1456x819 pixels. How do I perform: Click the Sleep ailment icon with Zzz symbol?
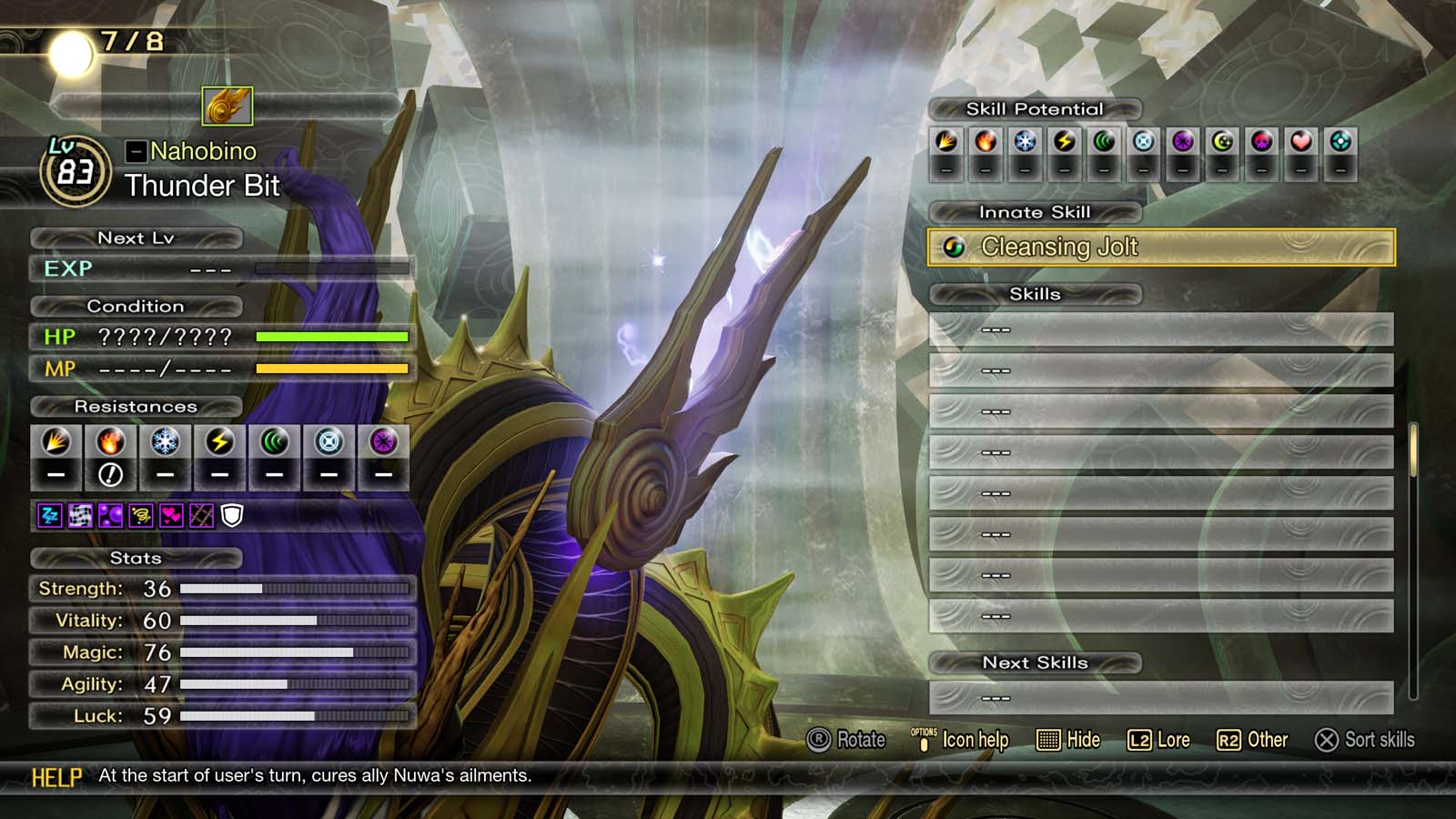coord(49,516)
